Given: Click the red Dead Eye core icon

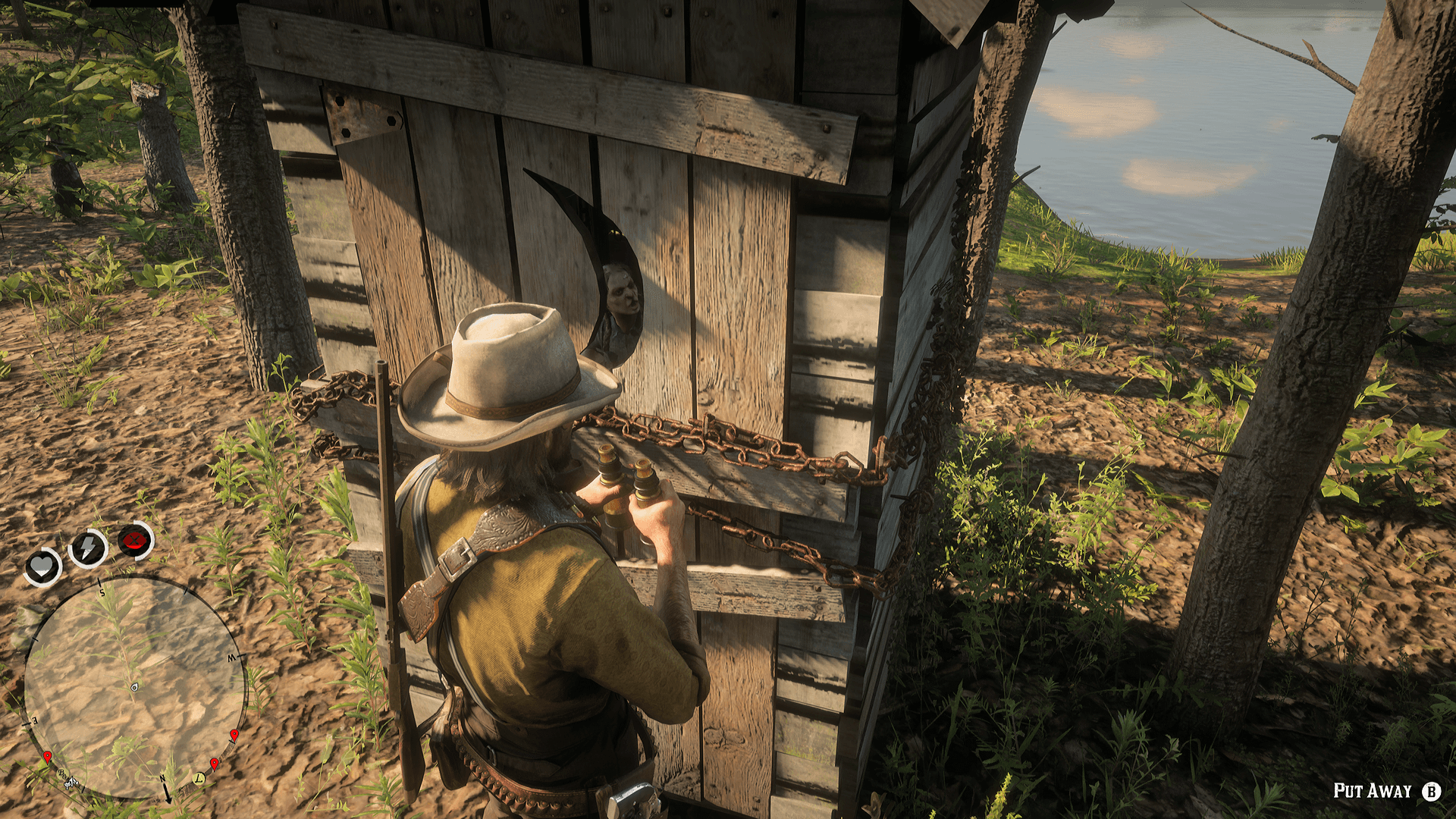Looking at the screenshot, I should (x=133, y=541).
